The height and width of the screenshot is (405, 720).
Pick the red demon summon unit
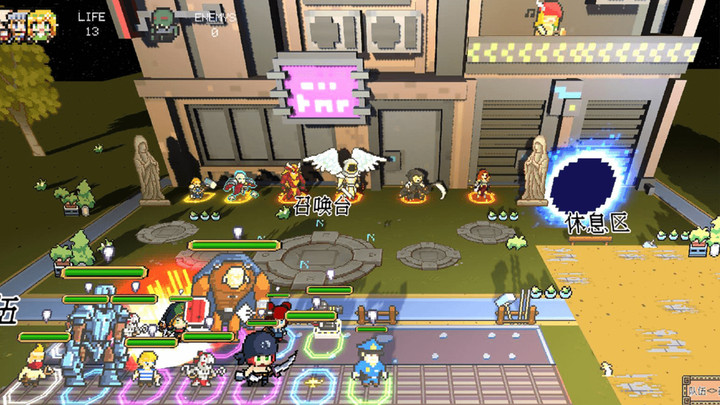click(x=291, y=180)
